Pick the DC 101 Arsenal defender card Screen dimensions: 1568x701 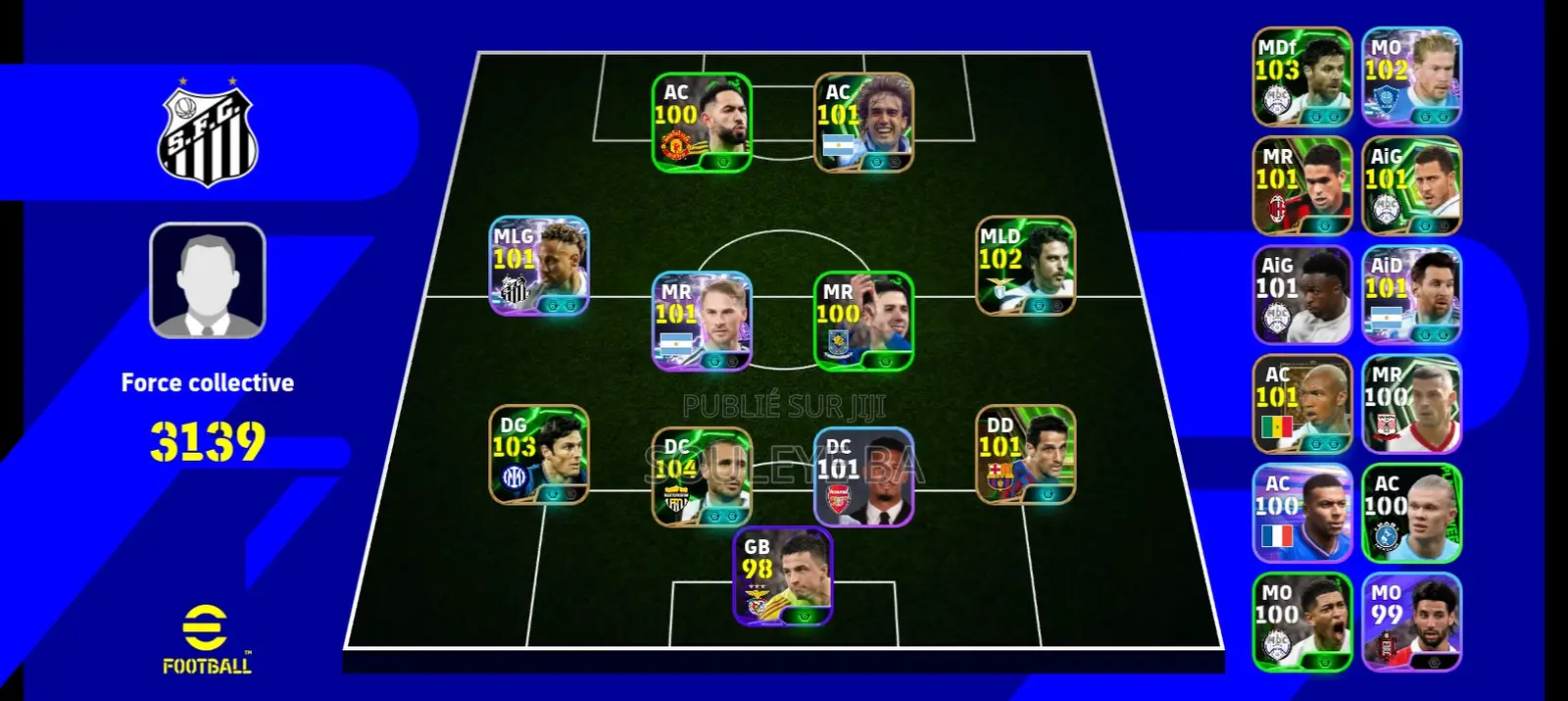click(x=863, y=476)
